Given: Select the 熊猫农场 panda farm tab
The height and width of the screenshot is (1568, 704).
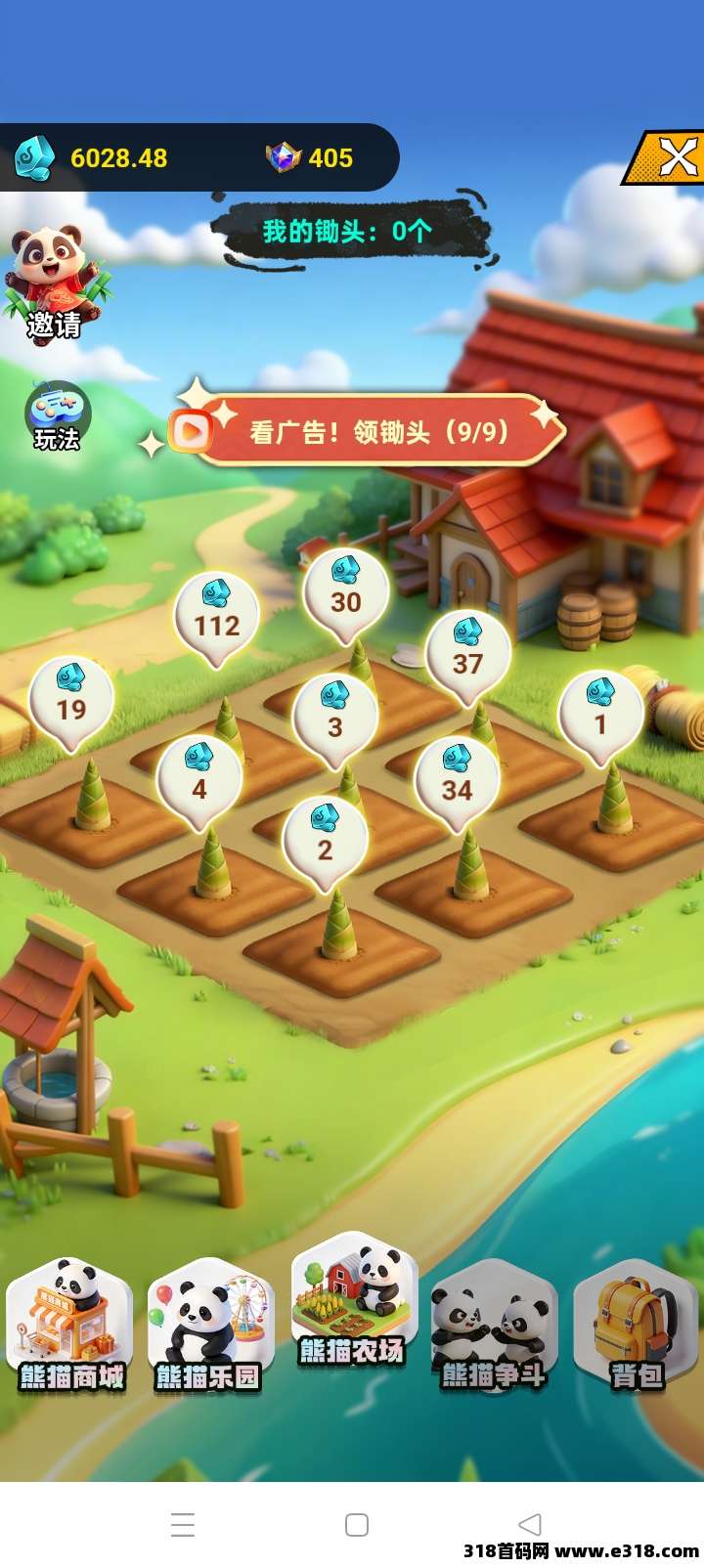Looking at the screenshot, I should point(352,1308).
